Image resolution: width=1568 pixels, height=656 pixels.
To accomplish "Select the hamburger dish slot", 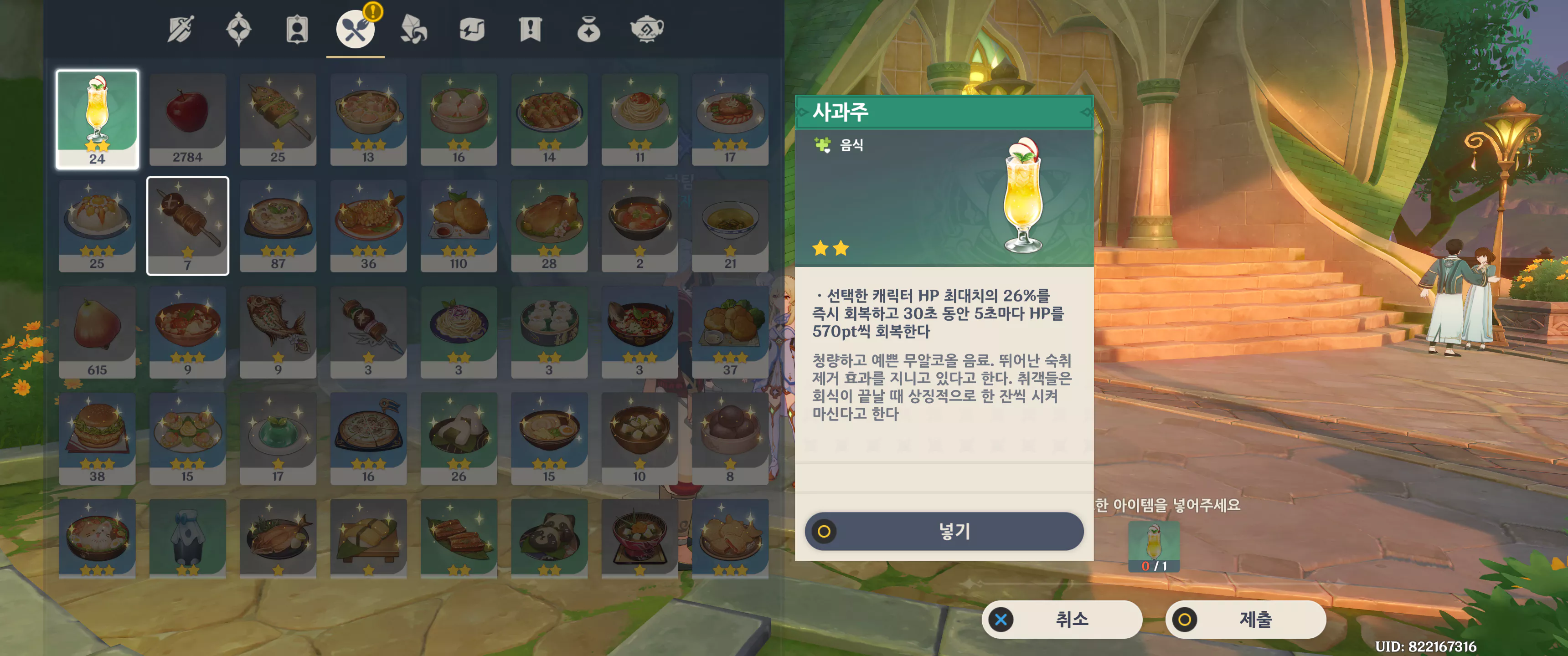I will [98, 438].
